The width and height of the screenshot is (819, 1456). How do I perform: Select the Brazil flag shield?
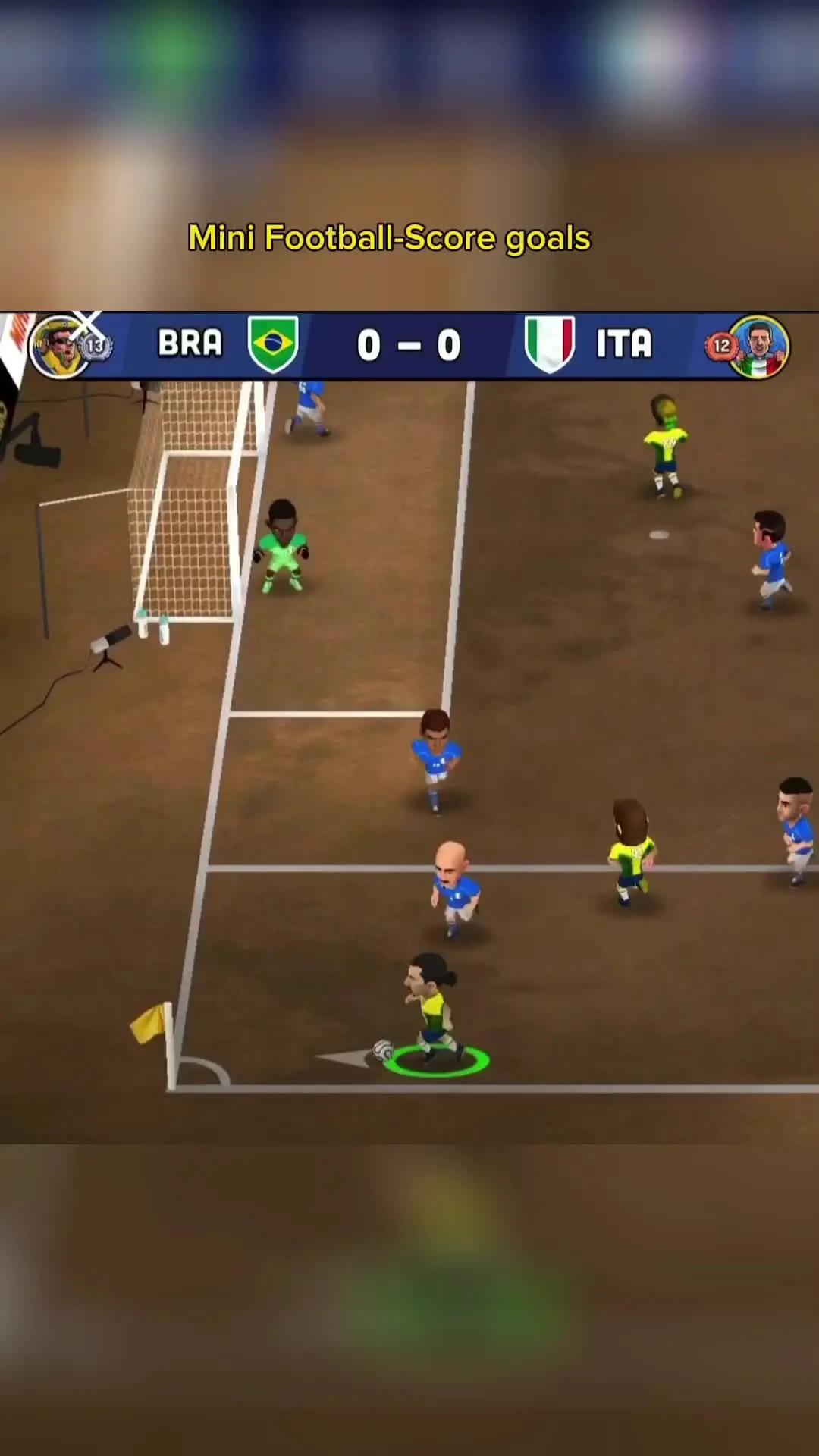[273, 344]
